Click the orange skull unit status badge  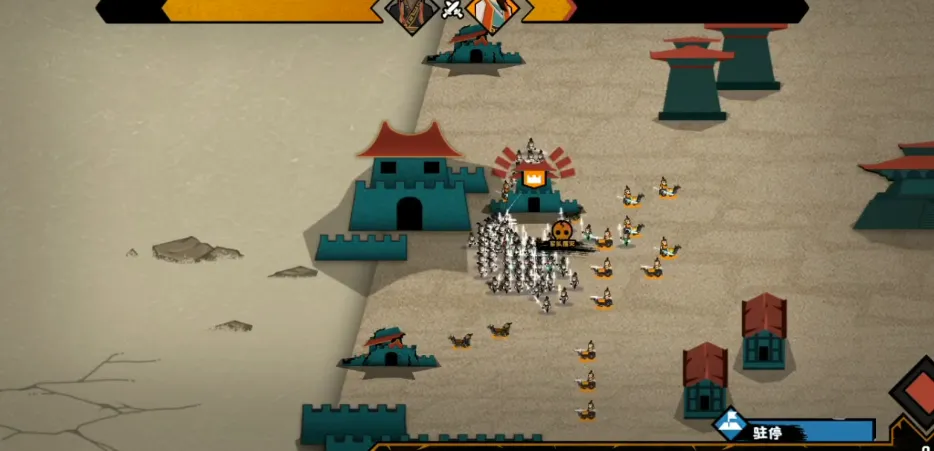(561, 232)
